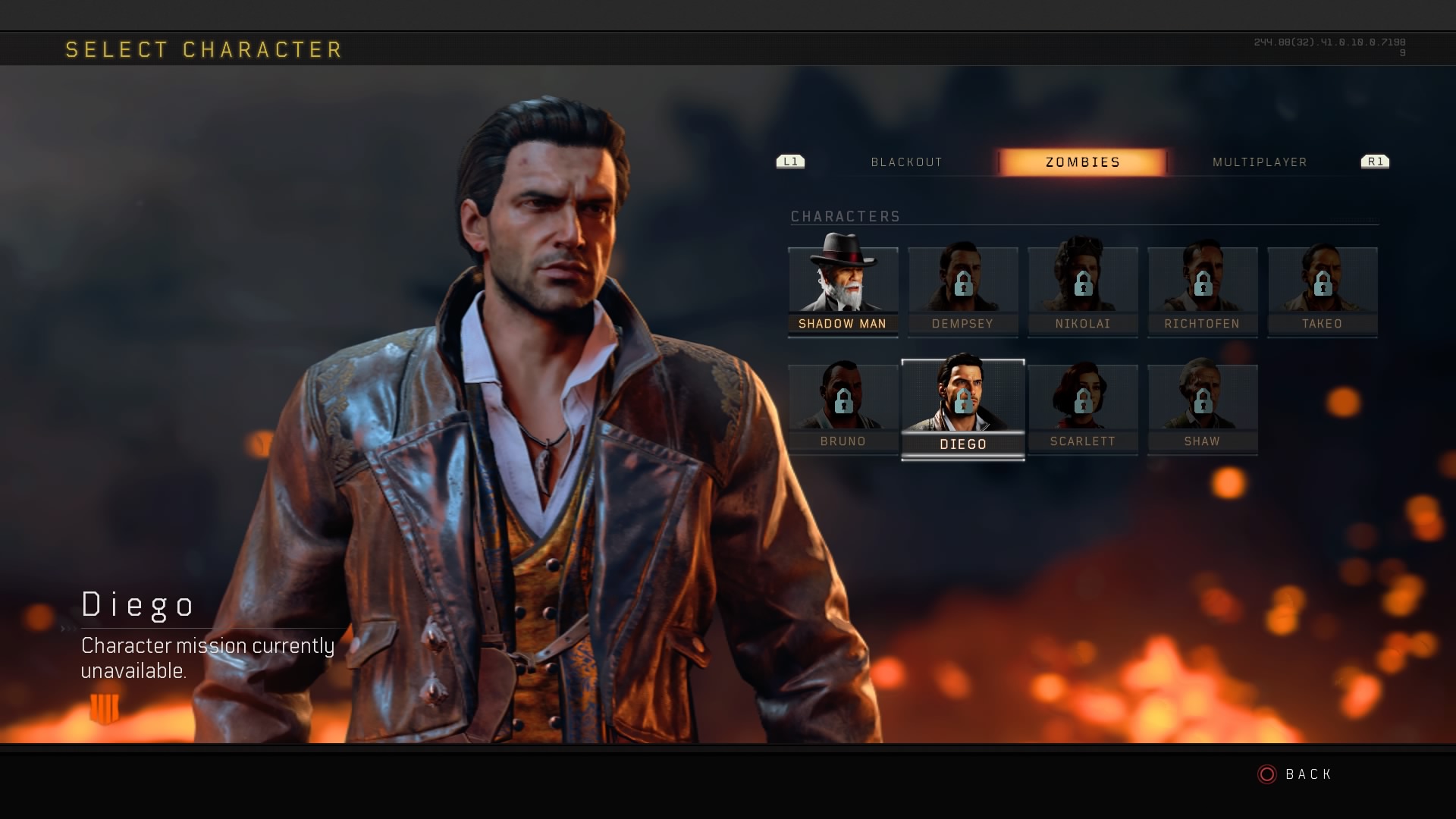Select the Zombies tab
Screen dimensions: 1456x819
[1082, 162]
